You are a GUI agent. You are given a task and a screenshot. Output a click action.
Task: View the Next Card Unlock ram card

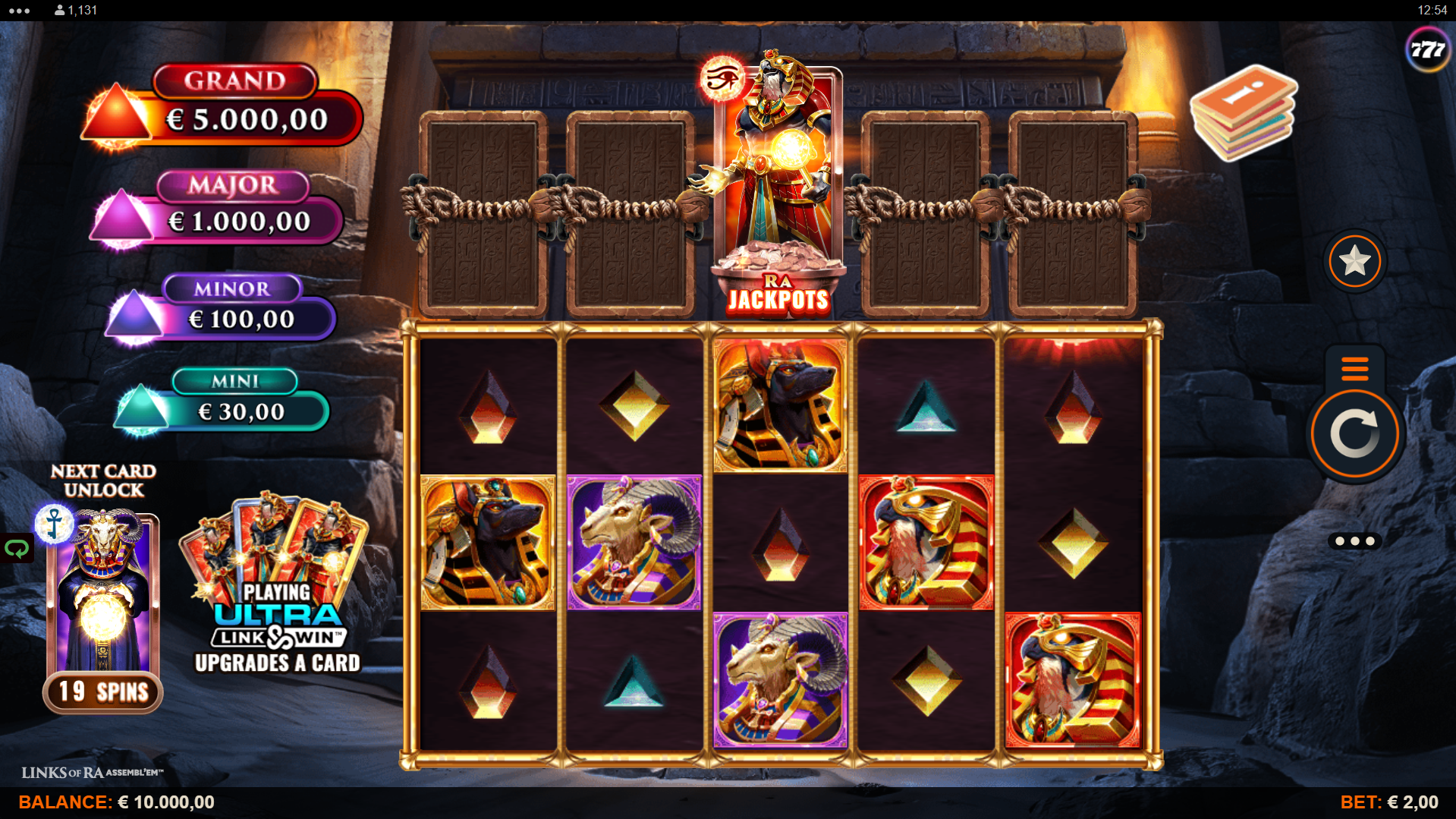pyautogui.click(x=103, y=600)
